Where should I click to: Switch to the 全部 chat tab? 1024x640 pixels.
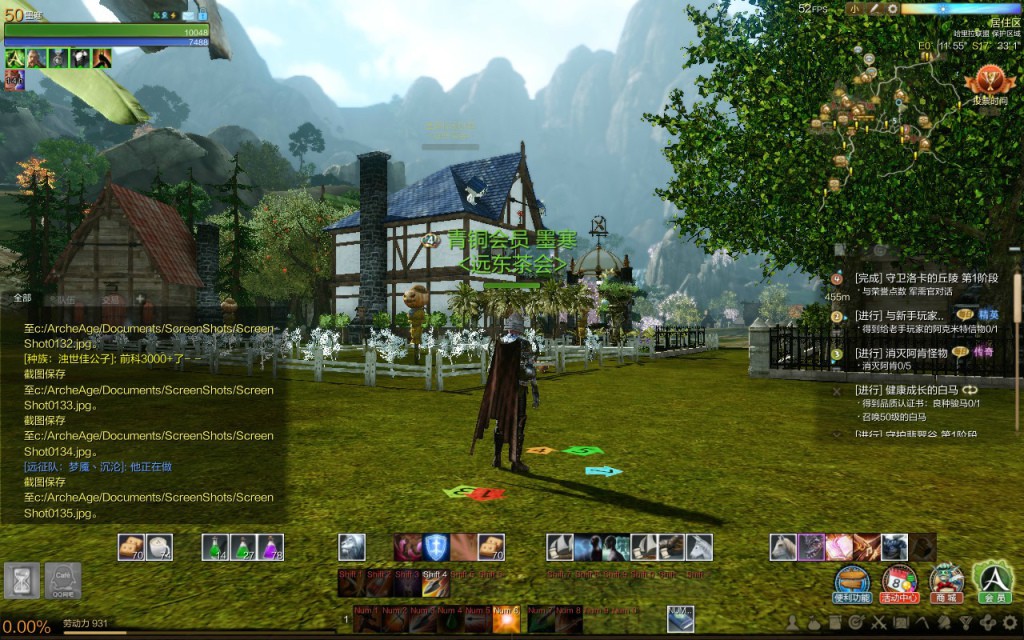pos(22,298)
